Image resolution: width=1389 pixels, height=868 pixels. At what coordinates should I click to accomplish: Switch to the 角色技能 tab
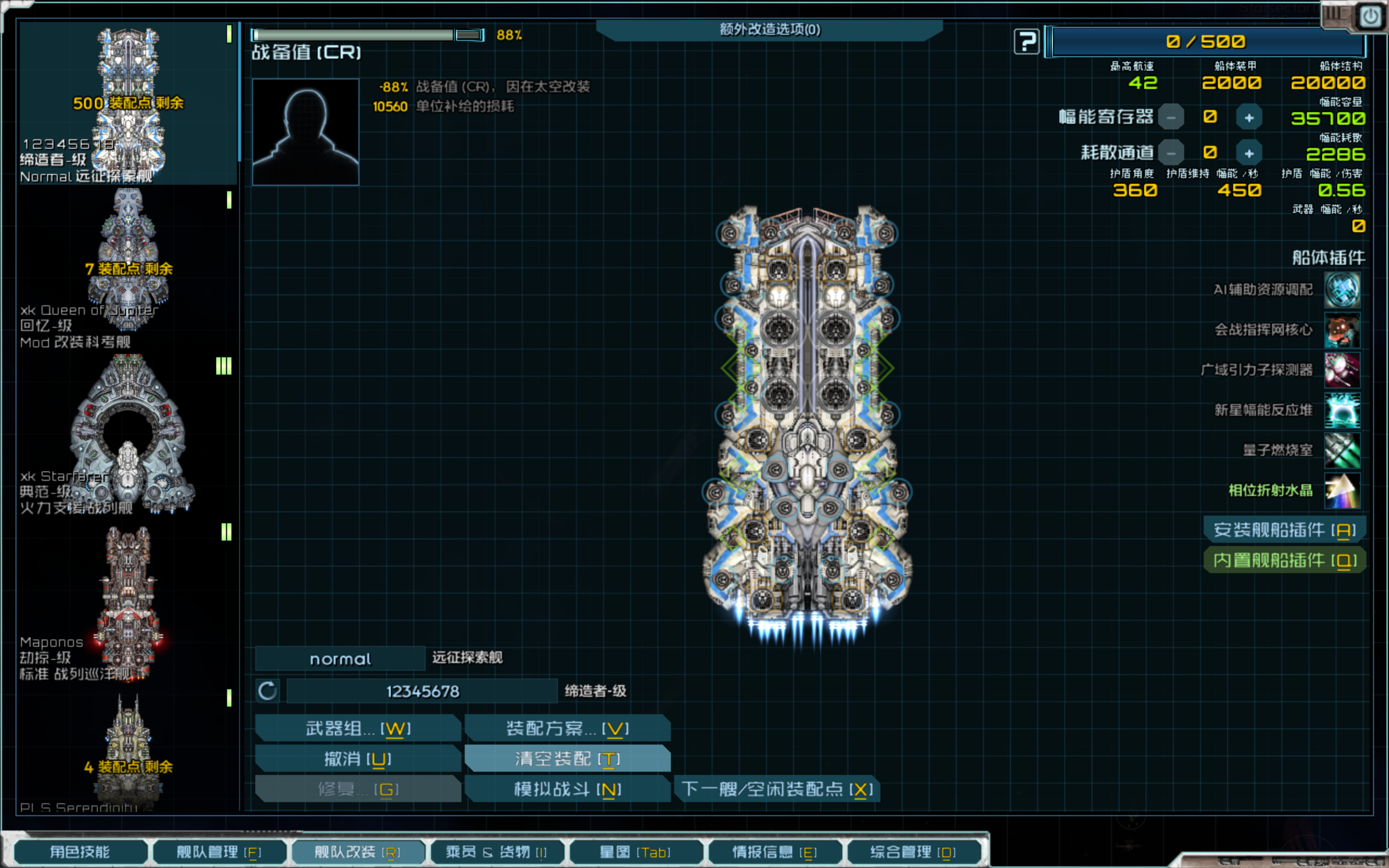coord(80,851)
